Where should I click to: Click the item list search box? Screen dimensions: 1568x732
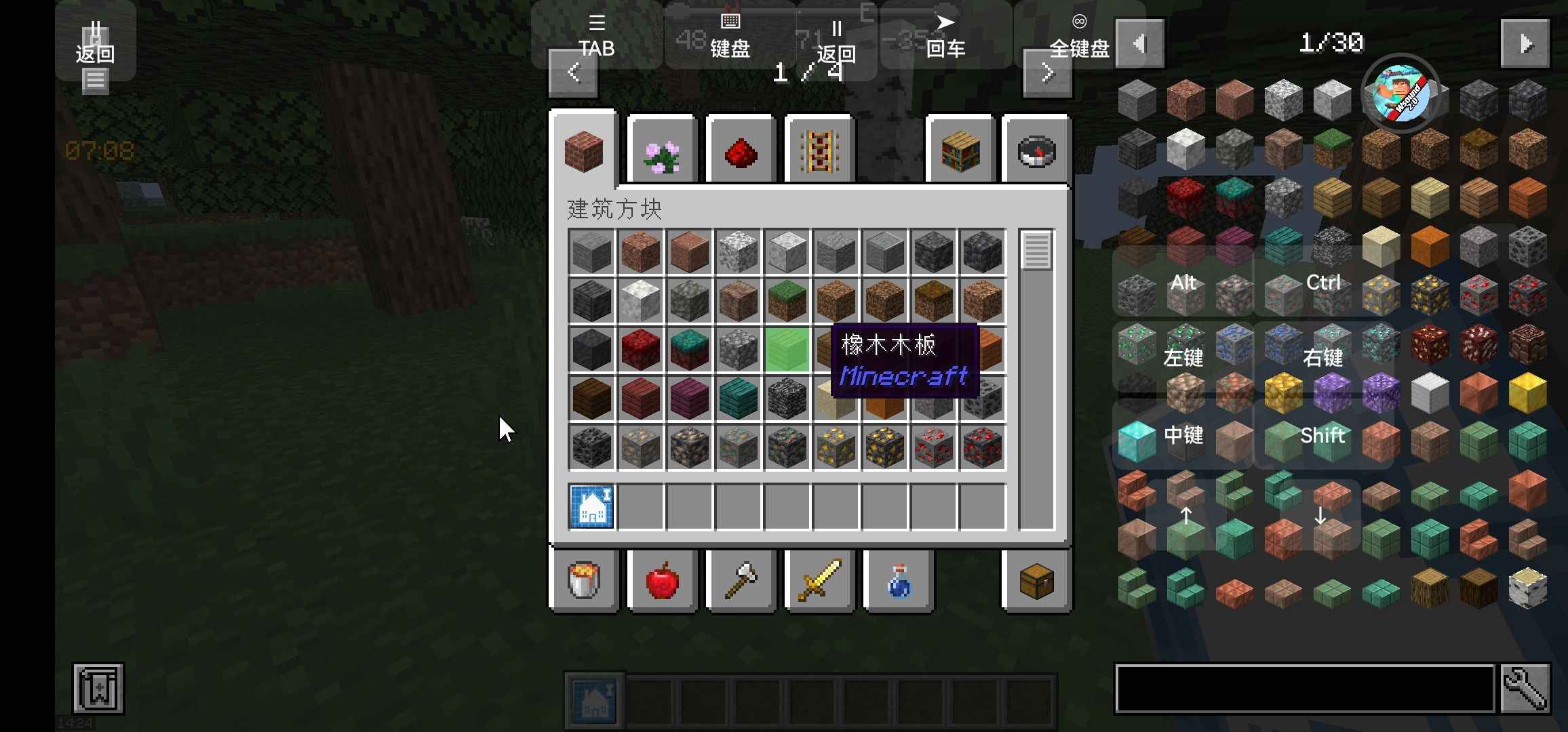(x=1305, y=689)
